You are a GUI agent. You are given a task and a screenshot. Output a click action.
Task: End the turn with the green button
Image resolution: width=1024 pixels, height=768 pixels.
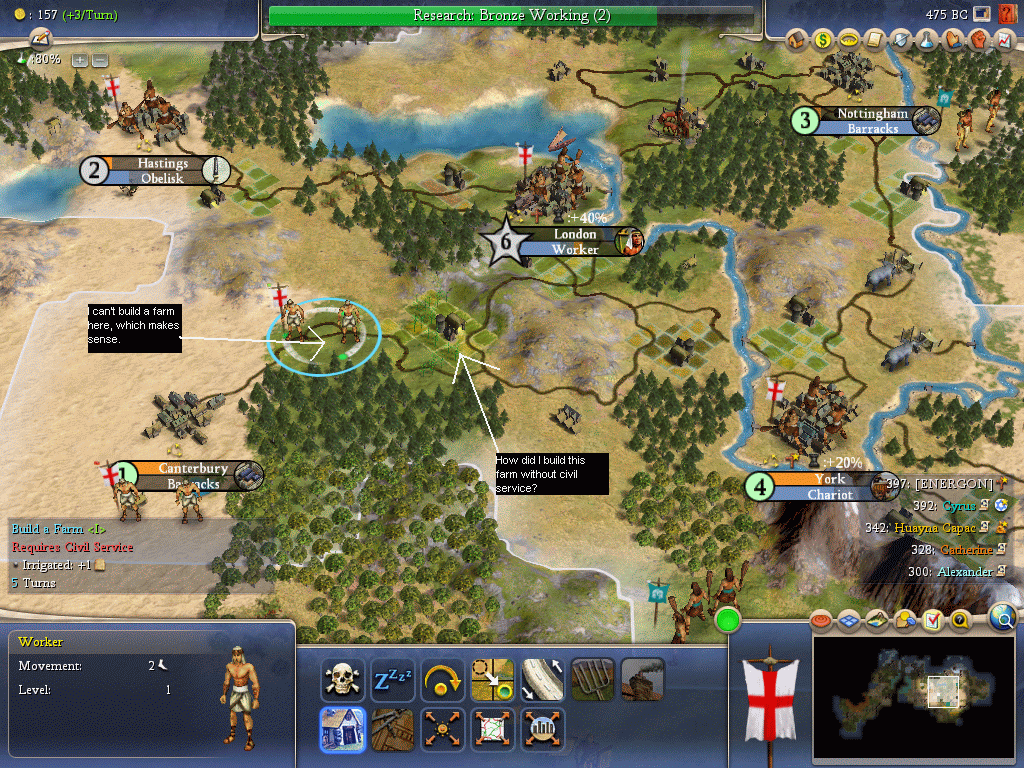click(728, 620)
